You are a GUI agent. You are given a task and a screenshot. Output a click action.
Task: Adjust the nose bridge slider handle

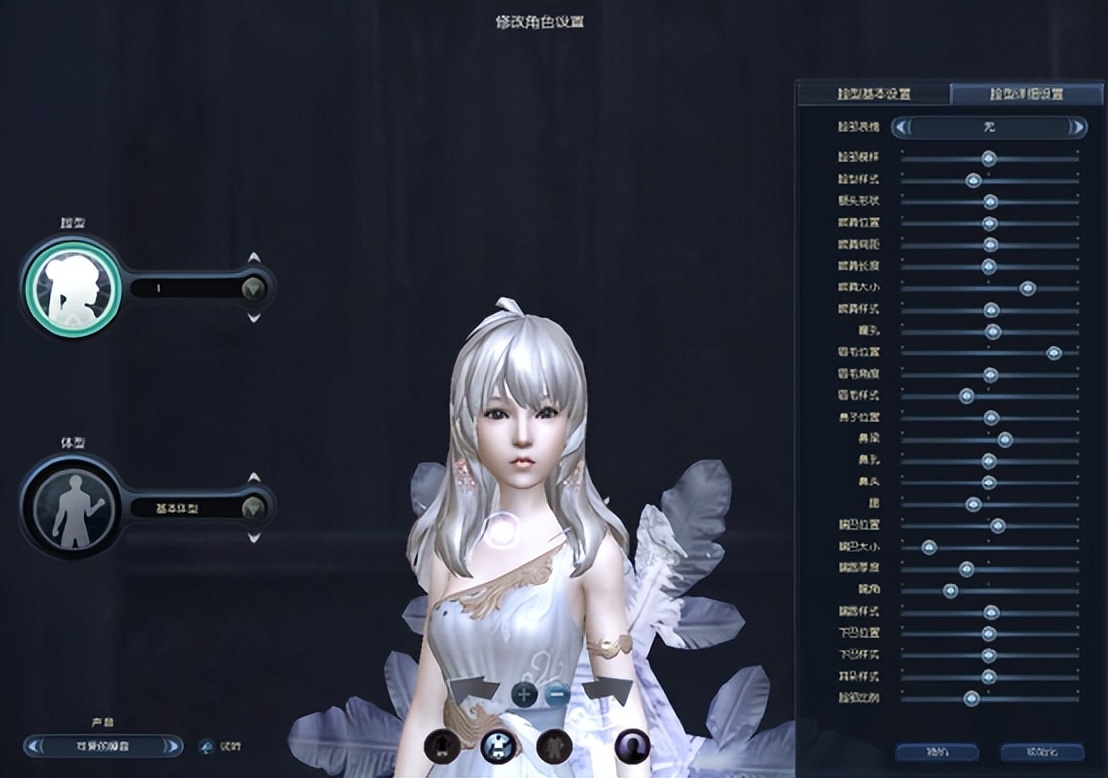point(1005,439)
